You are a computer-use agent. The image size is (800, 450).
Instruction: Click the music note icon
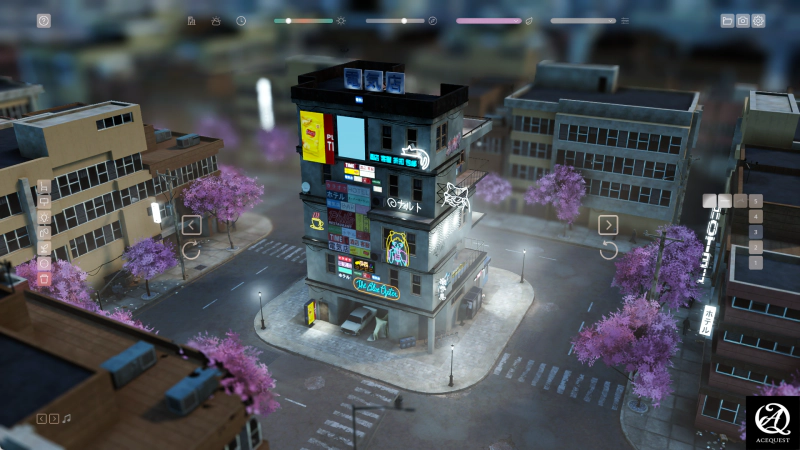point(67,418)
